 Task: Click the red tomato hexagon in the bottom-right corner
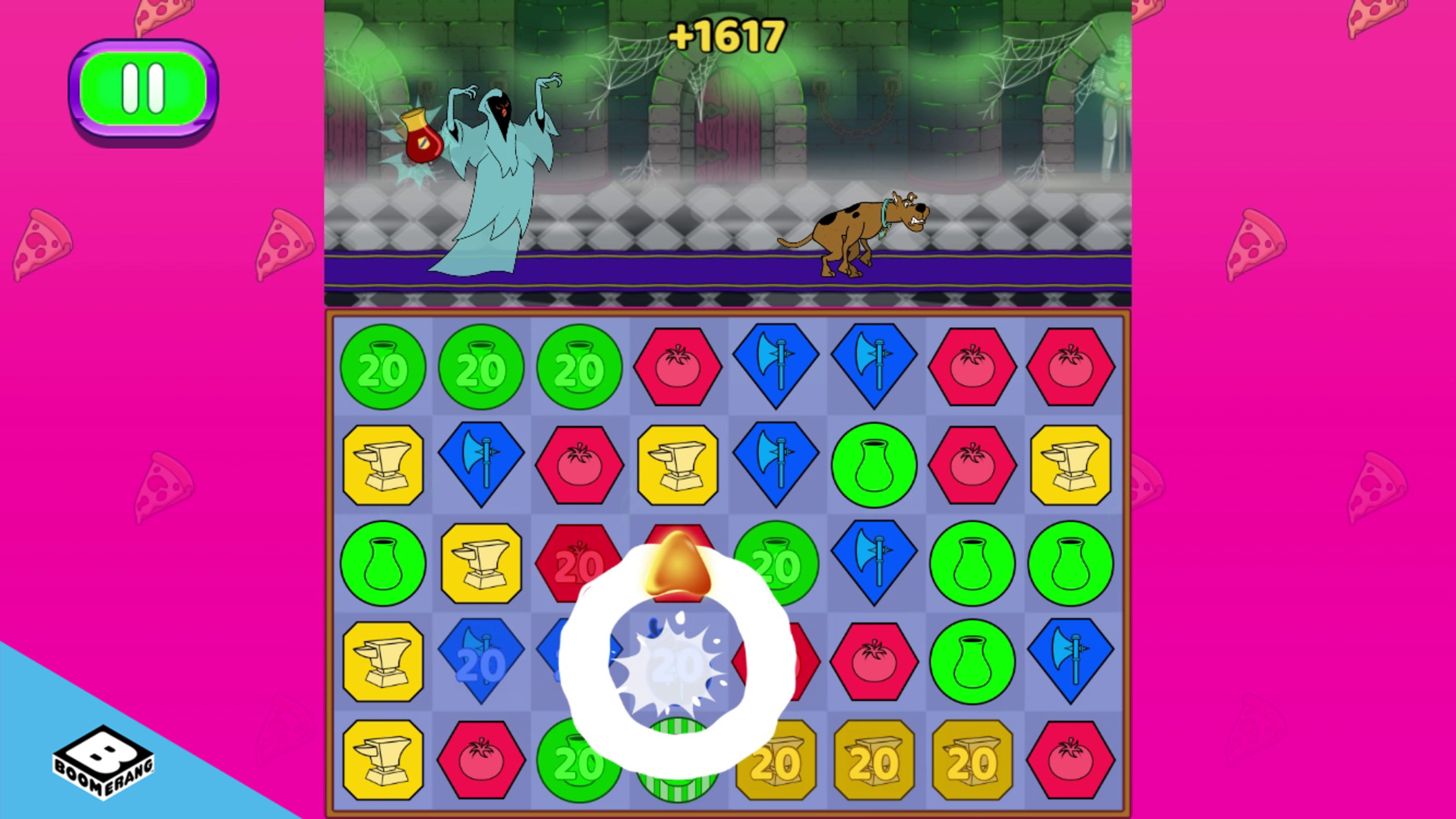pyautogui.click(x=1070, y=759)
